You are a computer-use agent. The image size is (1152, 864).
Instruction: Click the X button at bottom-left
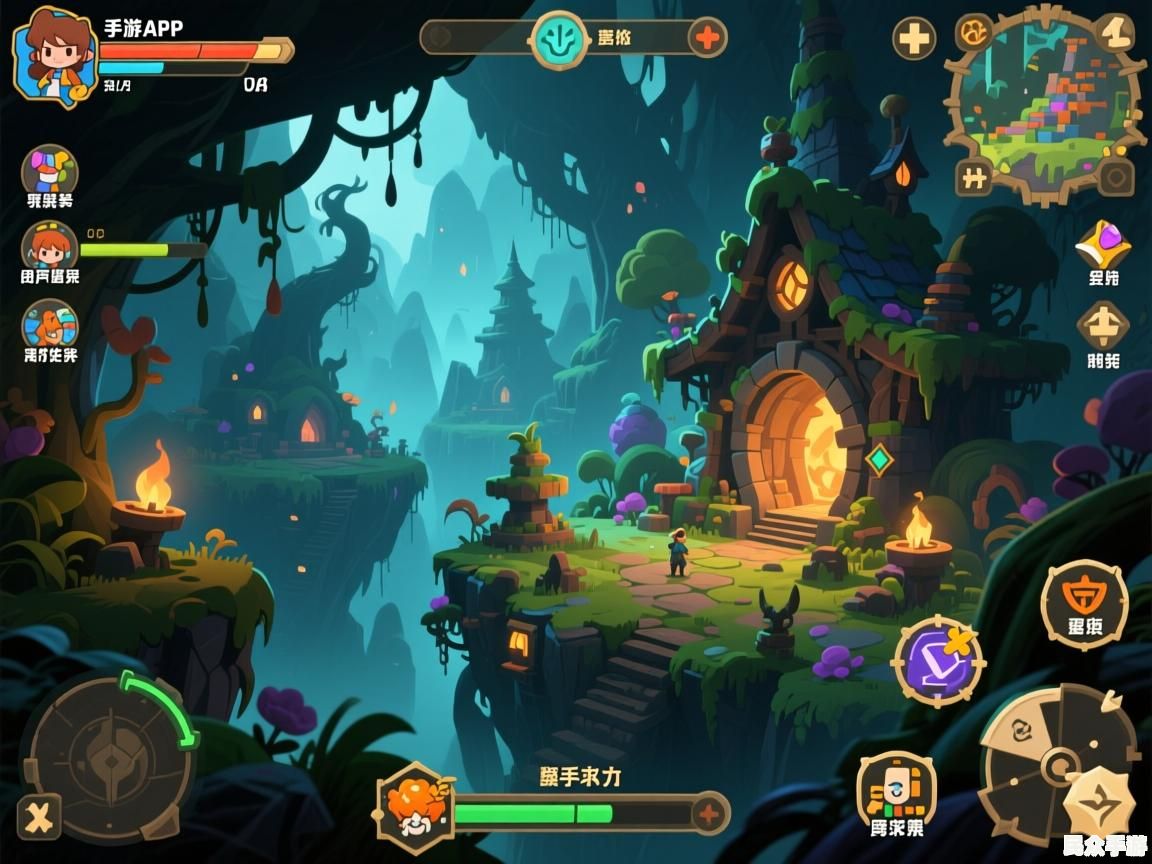tap(39, 818)
